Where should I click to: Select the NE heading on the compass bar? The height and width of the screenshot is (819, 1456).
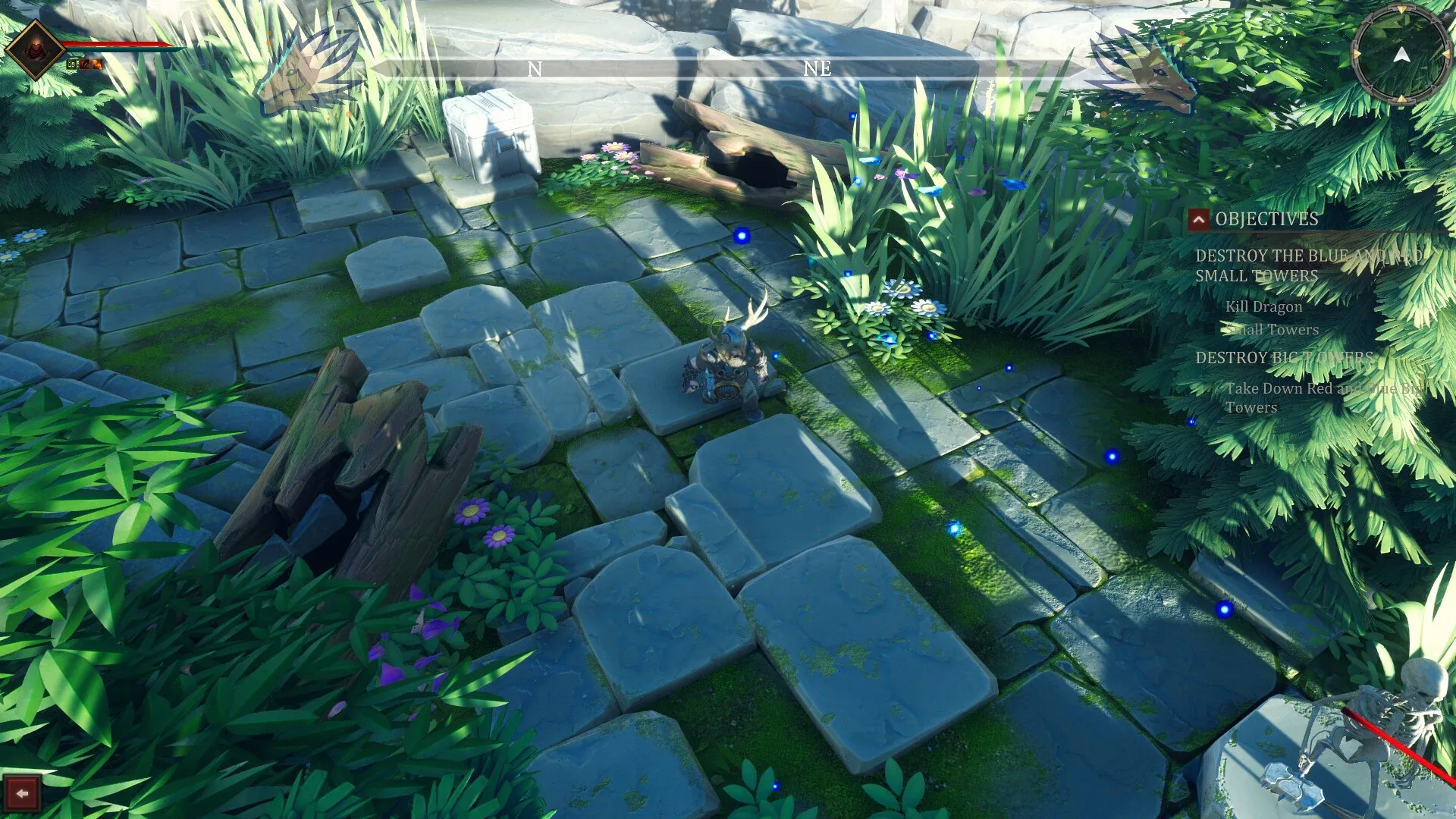[816, 69]
